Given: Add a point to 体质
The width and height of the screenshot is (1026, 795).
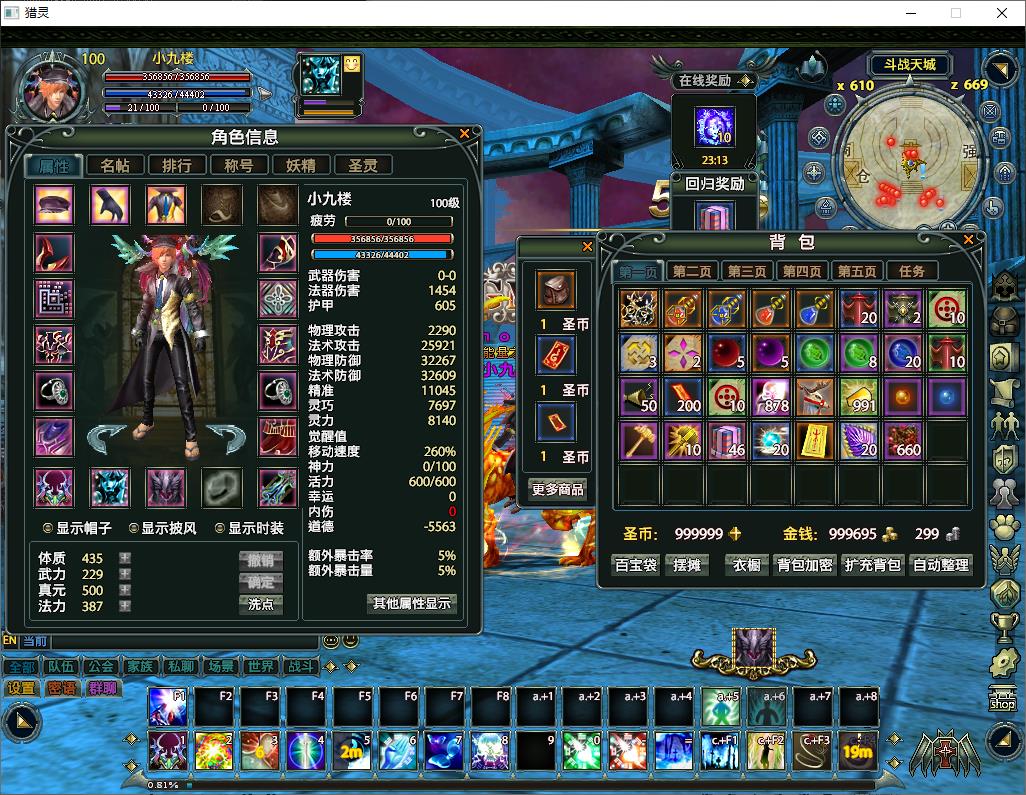Looking at the screenshot, I should (x=125, y=558).
